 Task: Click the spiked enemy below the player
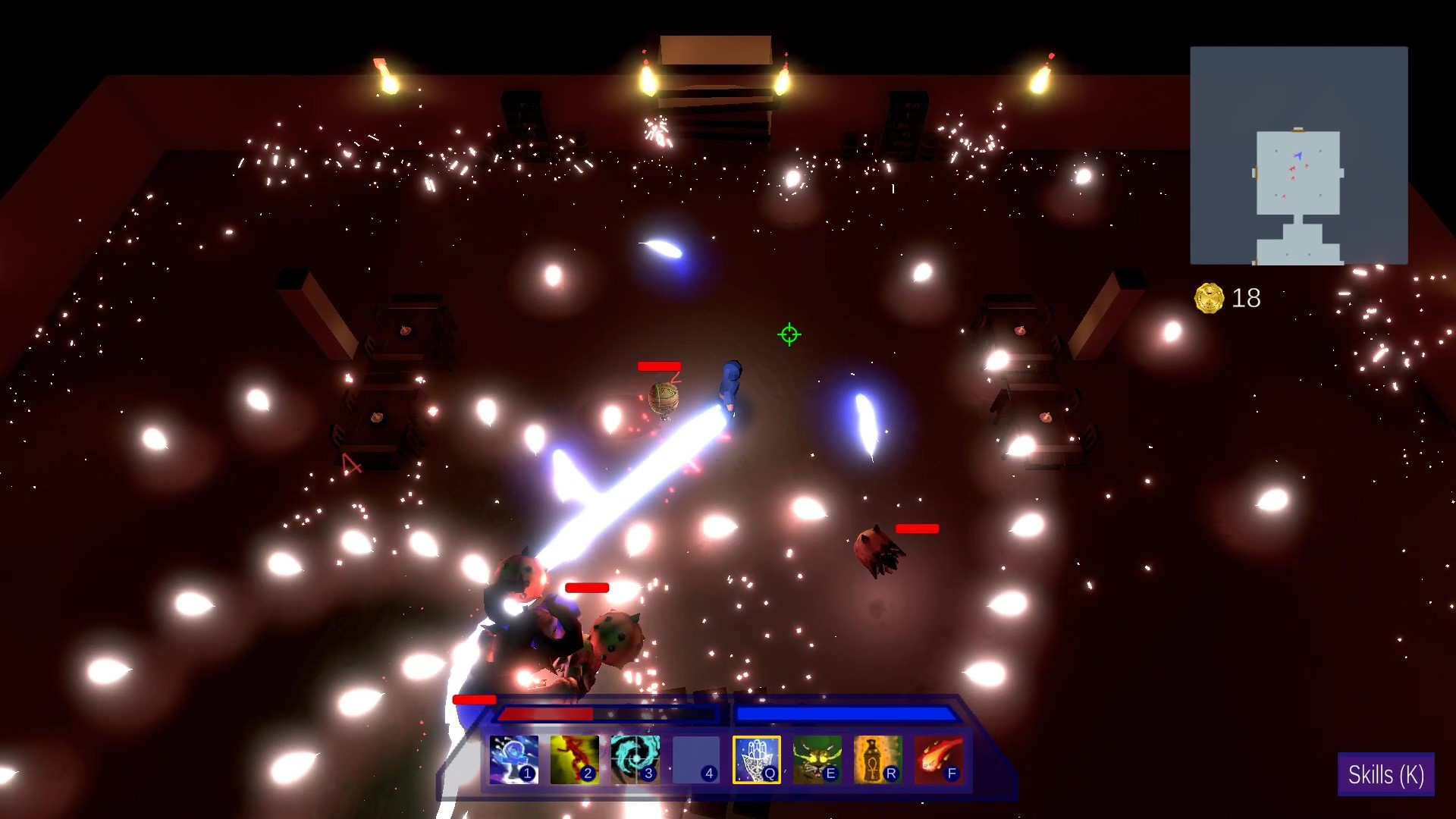(614, 637)
